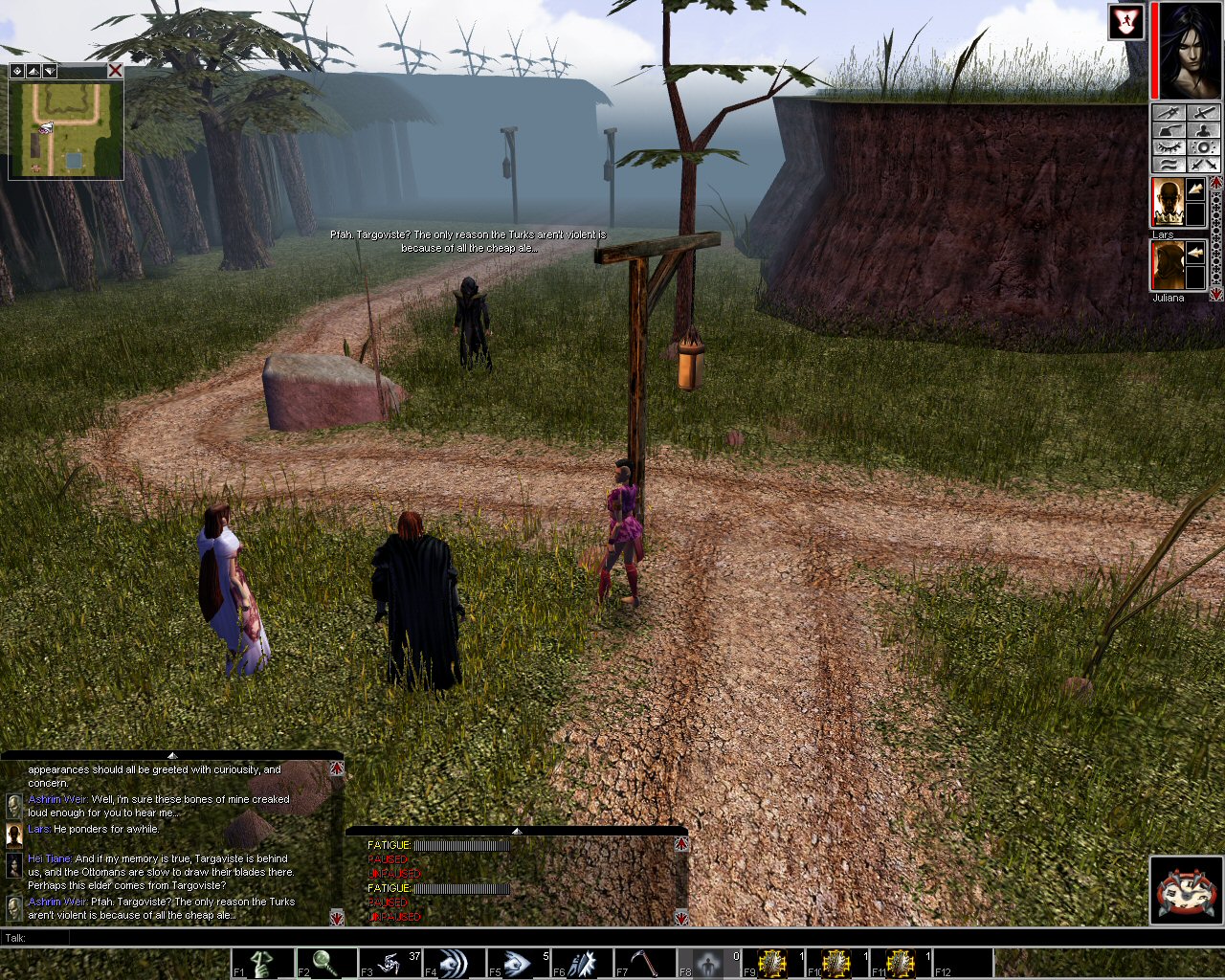This screenshot has height=980, width=1225.
Task: Open the jester mask button
Action: pyautogui.click(x=1186, y=890)
